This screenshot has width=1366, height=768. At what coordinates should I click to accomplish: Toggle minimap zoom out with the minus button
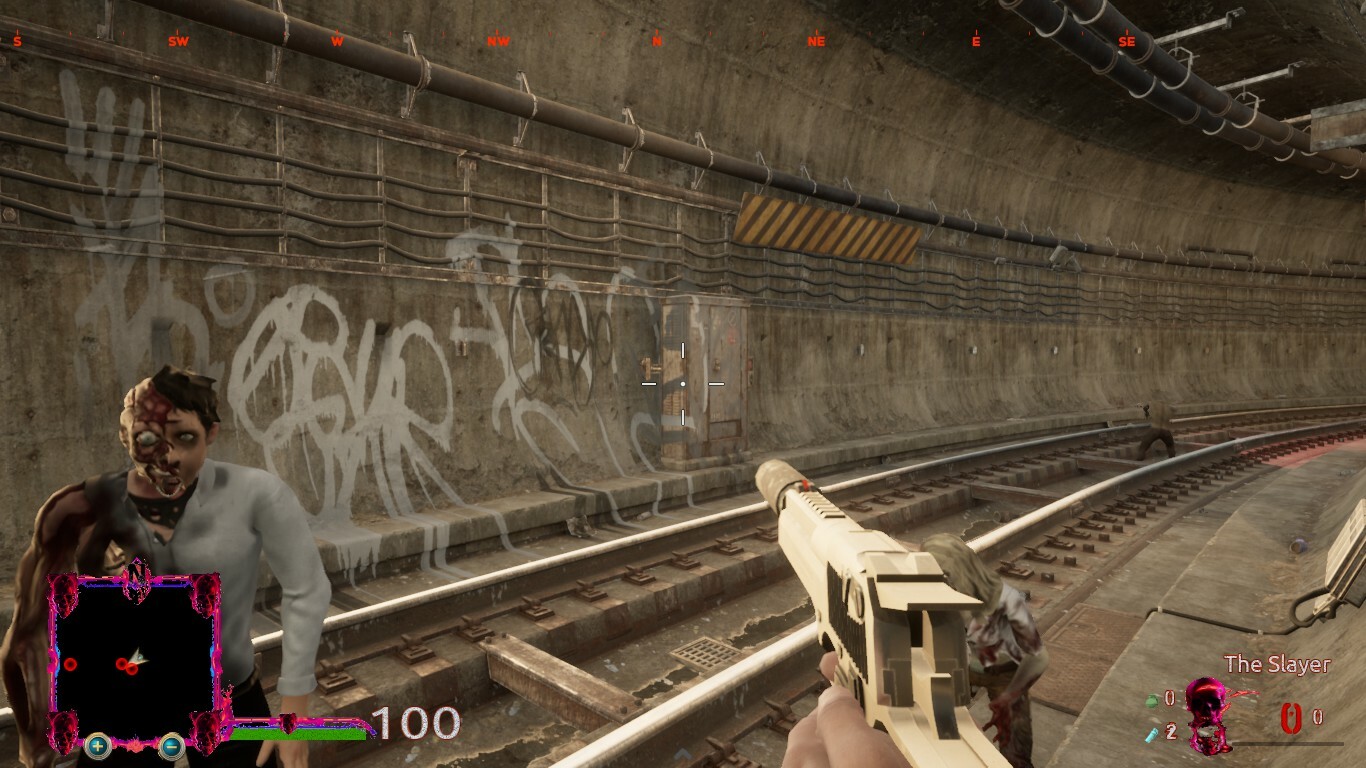click(170, 747)
